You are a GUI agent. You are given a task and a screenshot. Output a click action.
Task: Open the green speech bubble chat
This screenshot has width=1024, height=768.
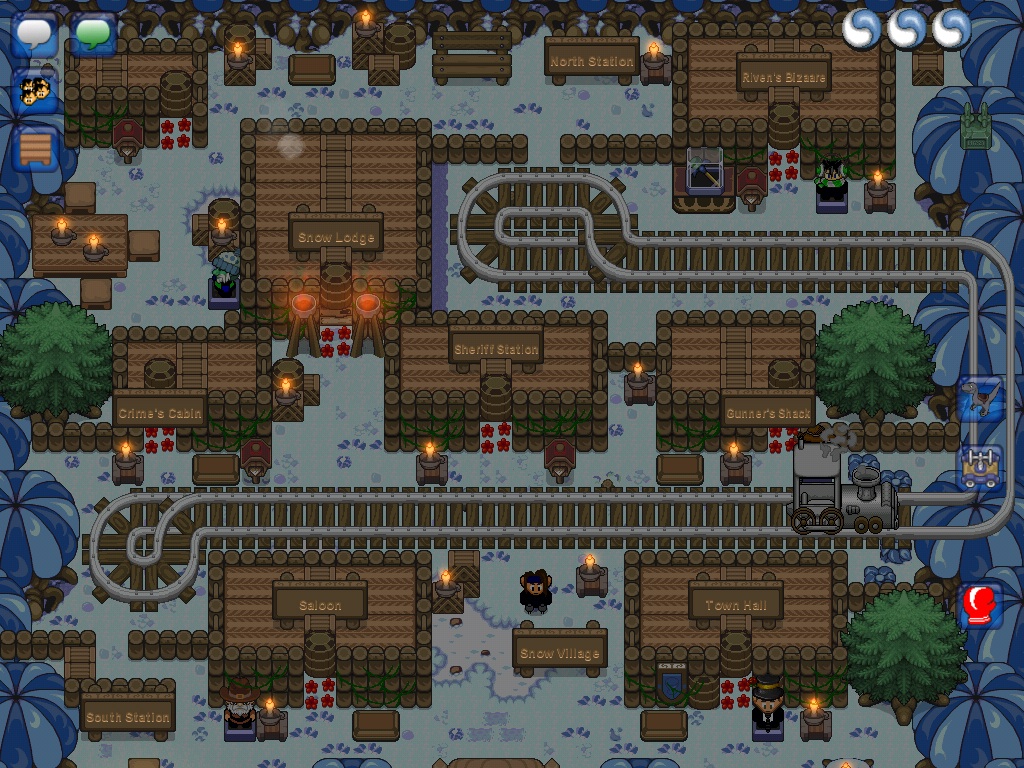point(94,34)
